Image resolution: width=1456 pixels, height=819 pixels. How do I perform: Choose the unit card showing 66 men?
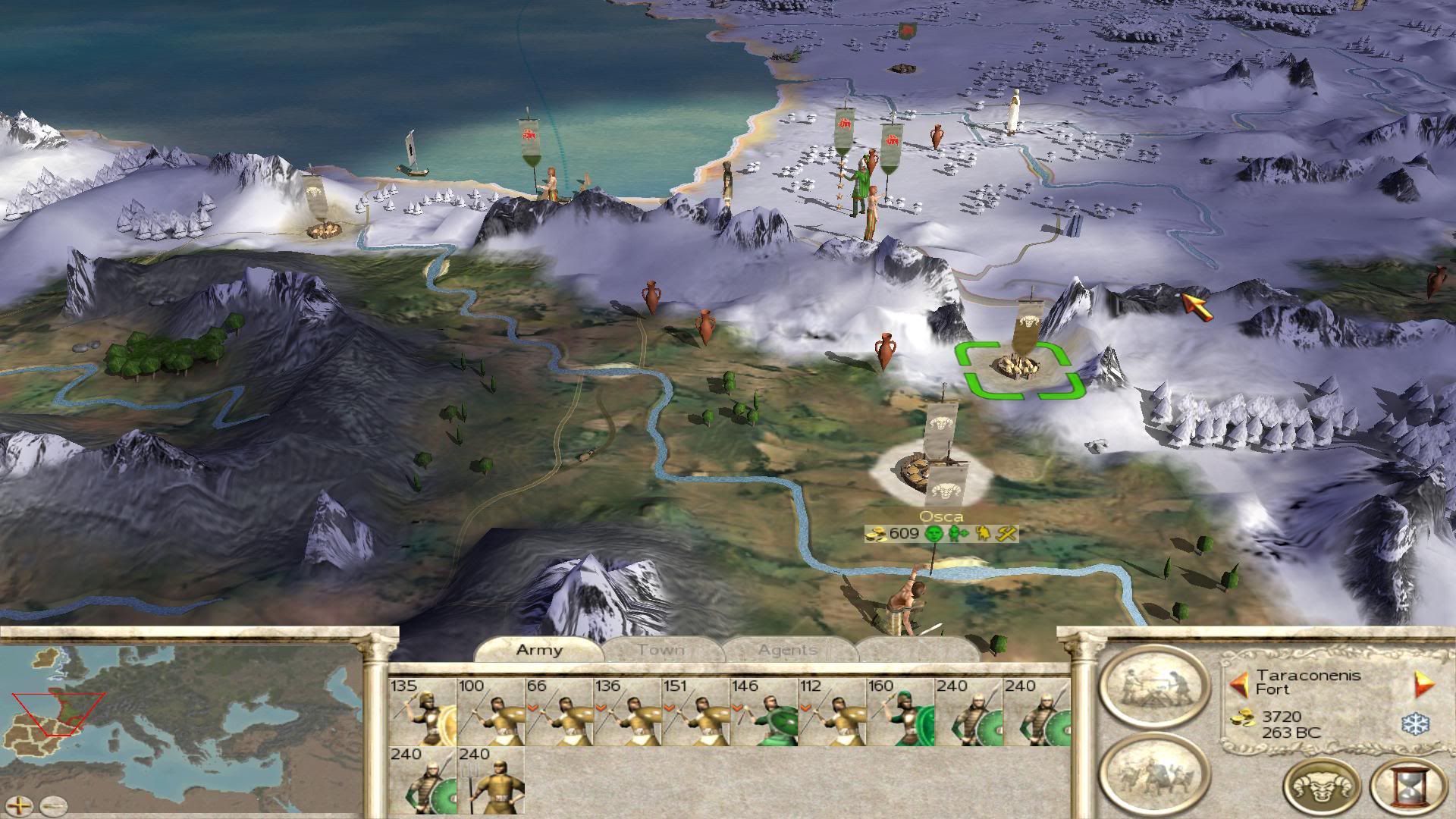coord(559,712)
